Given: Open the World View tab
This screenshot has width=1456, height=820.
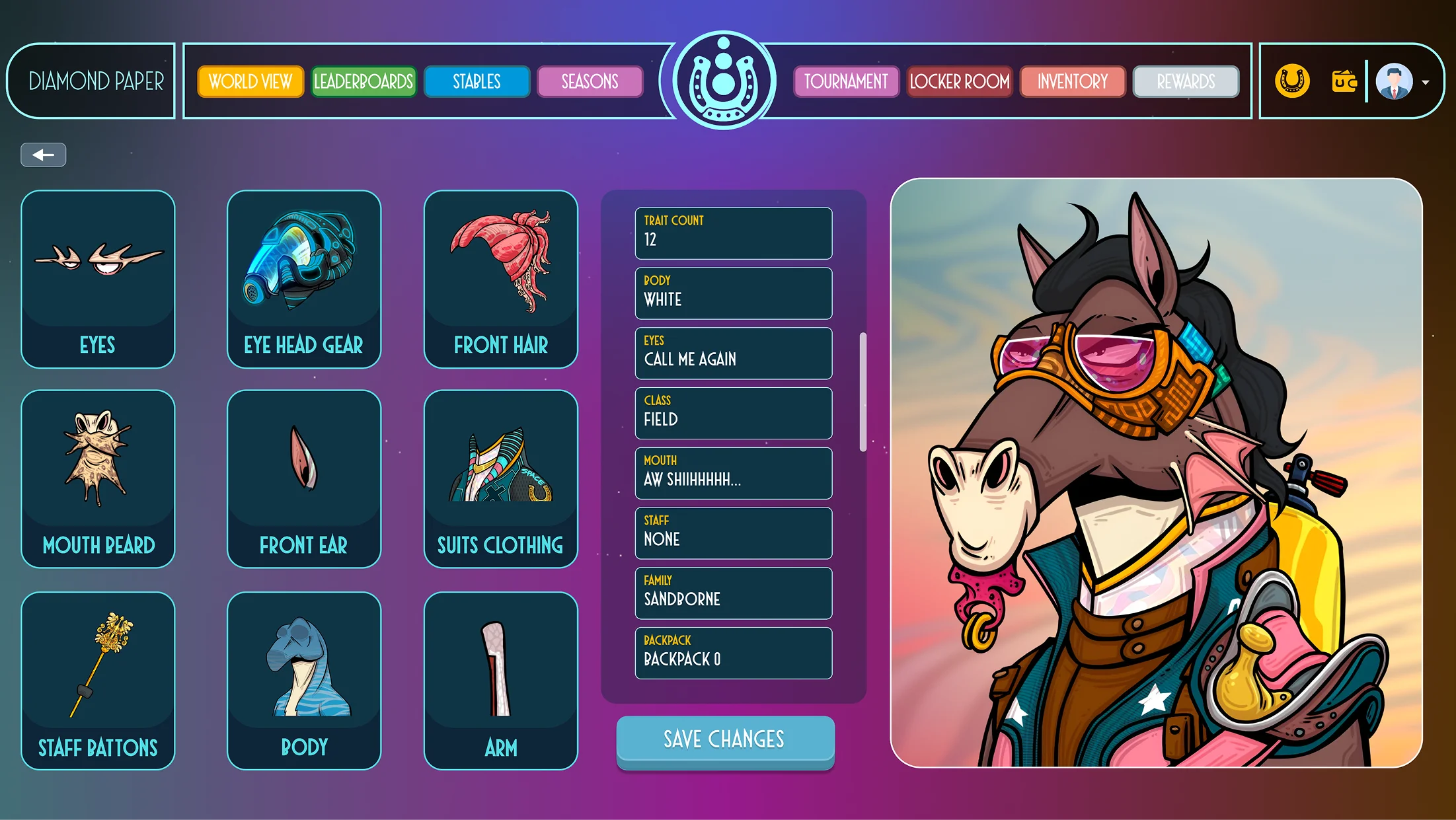Looking at the screenshot, I should [250, 82].
